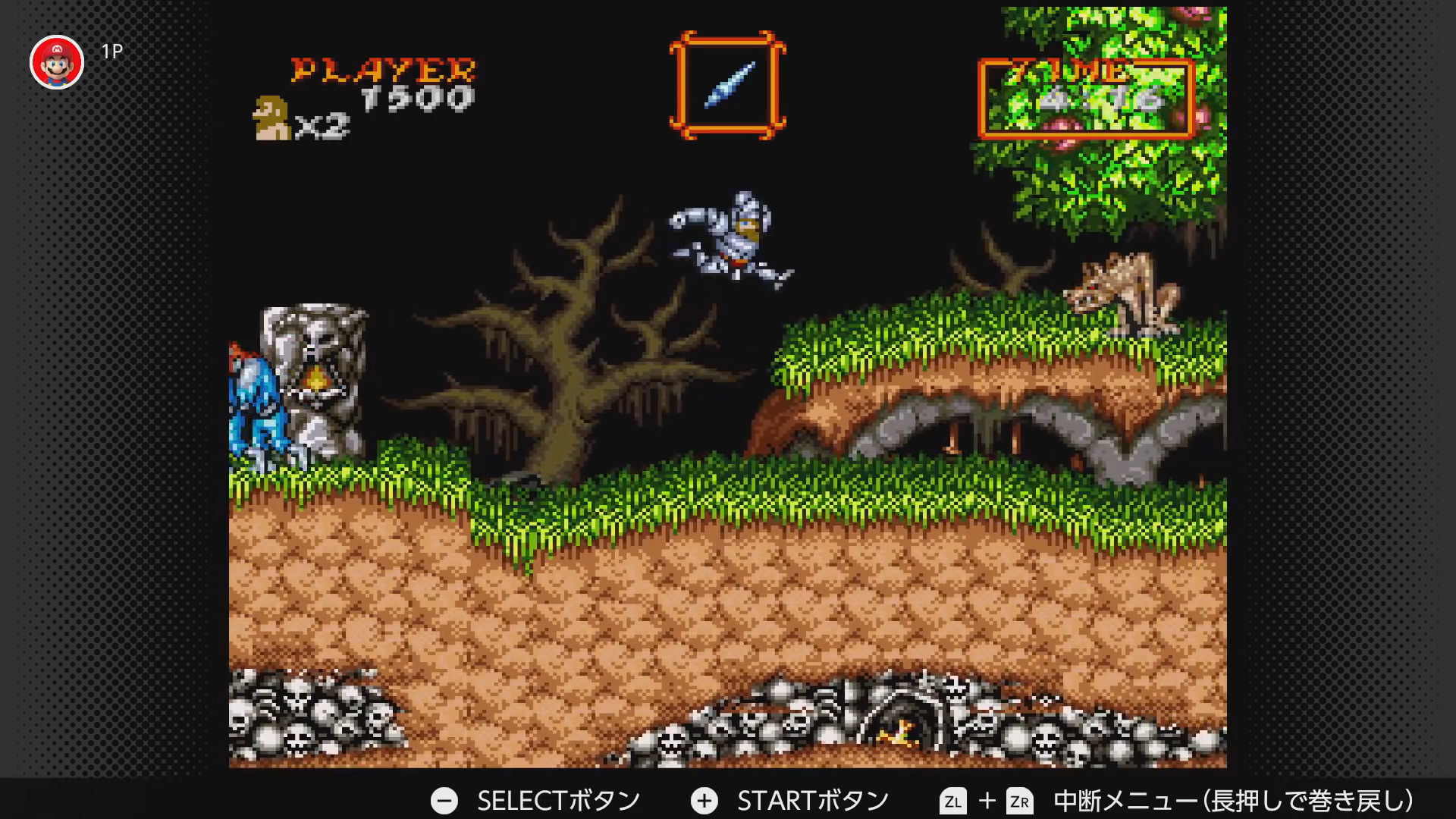Click the SELECTボタン text label

tap(558, 800)
